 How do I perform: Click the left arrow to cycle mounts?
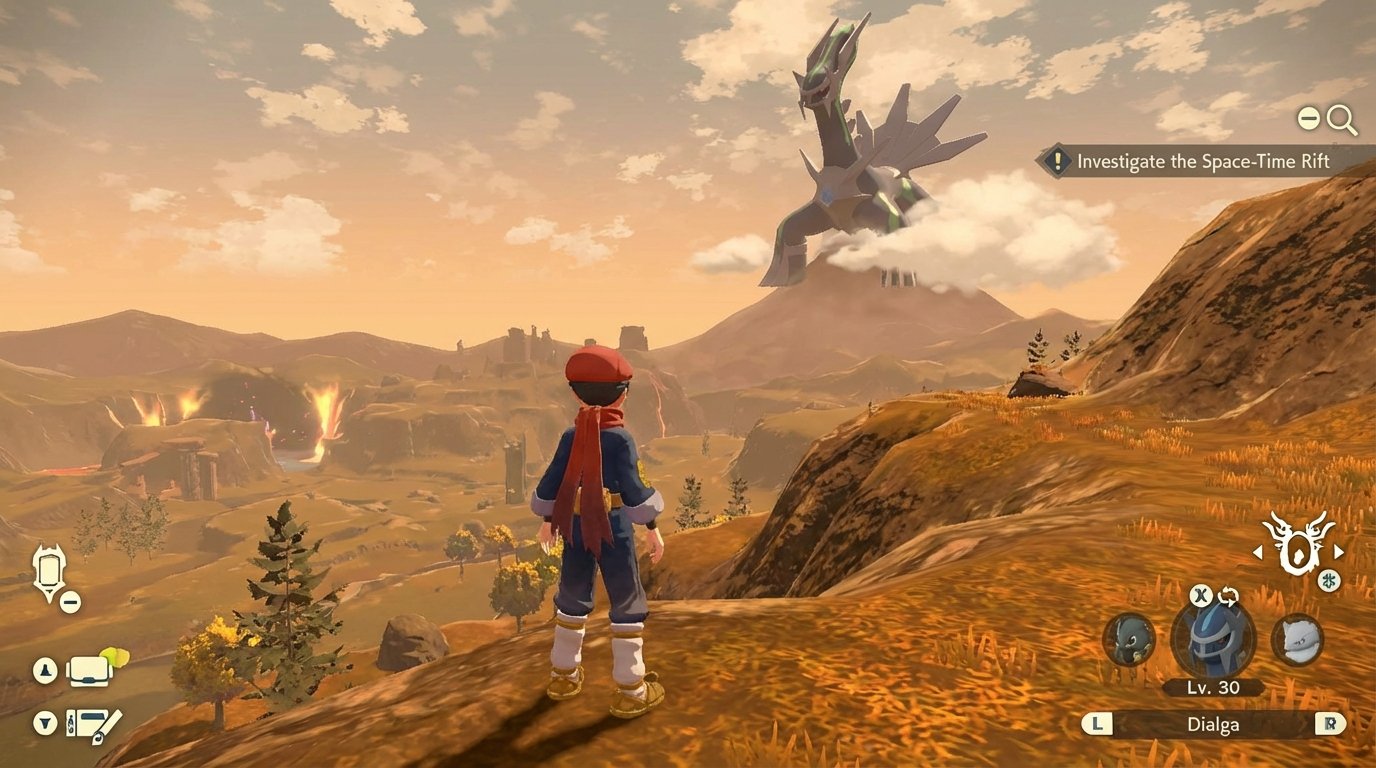tap(1257, 551)
